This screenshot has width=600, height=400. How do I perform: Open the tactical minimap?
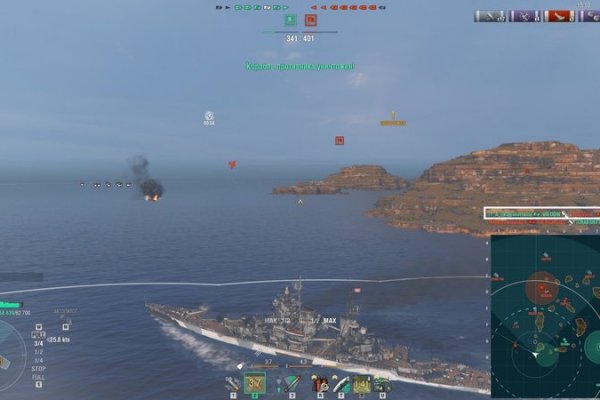(x=545, y=316)
